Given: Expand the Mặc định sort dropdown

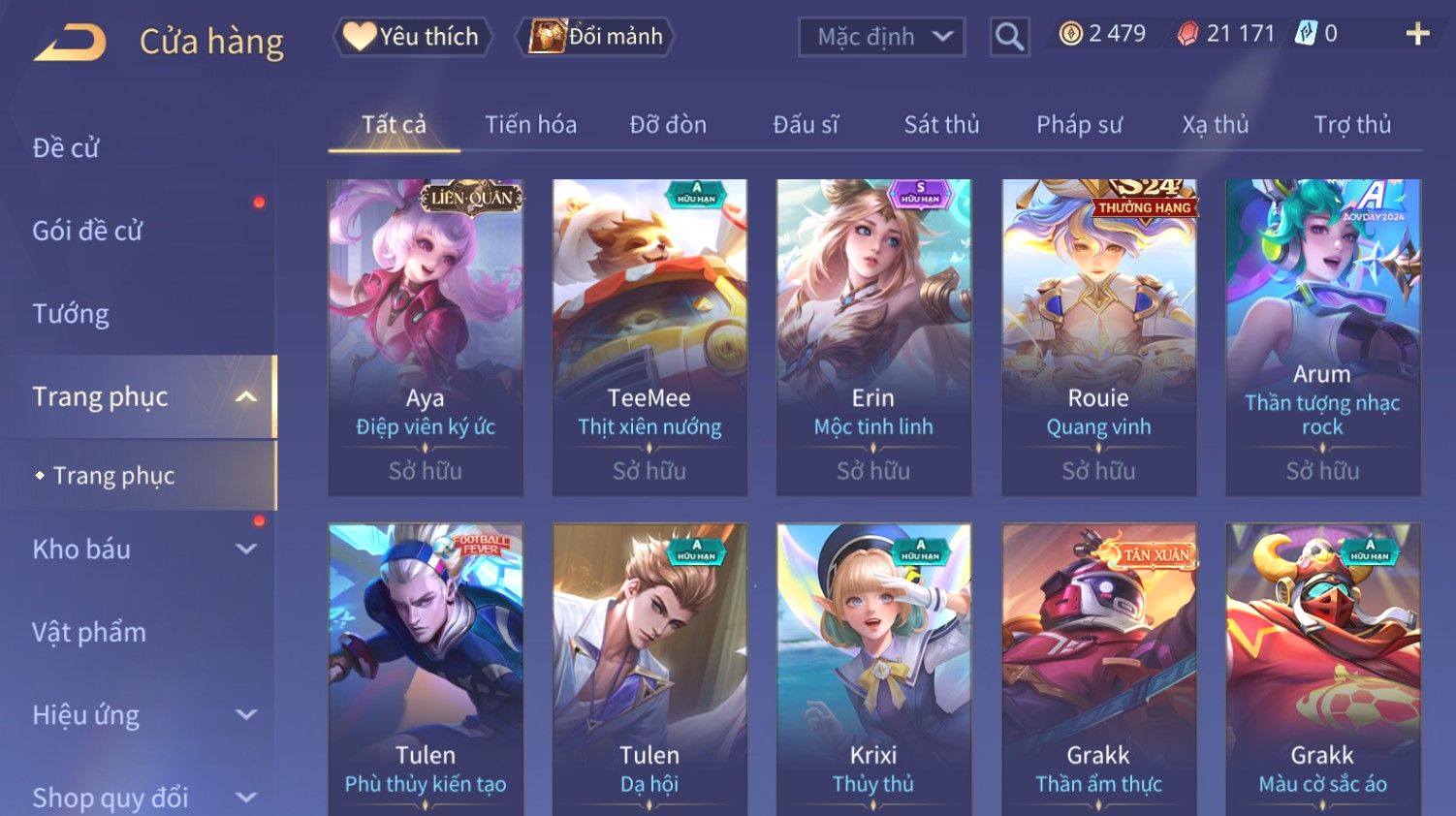Looking at the screenshot, I should (881, 37).
